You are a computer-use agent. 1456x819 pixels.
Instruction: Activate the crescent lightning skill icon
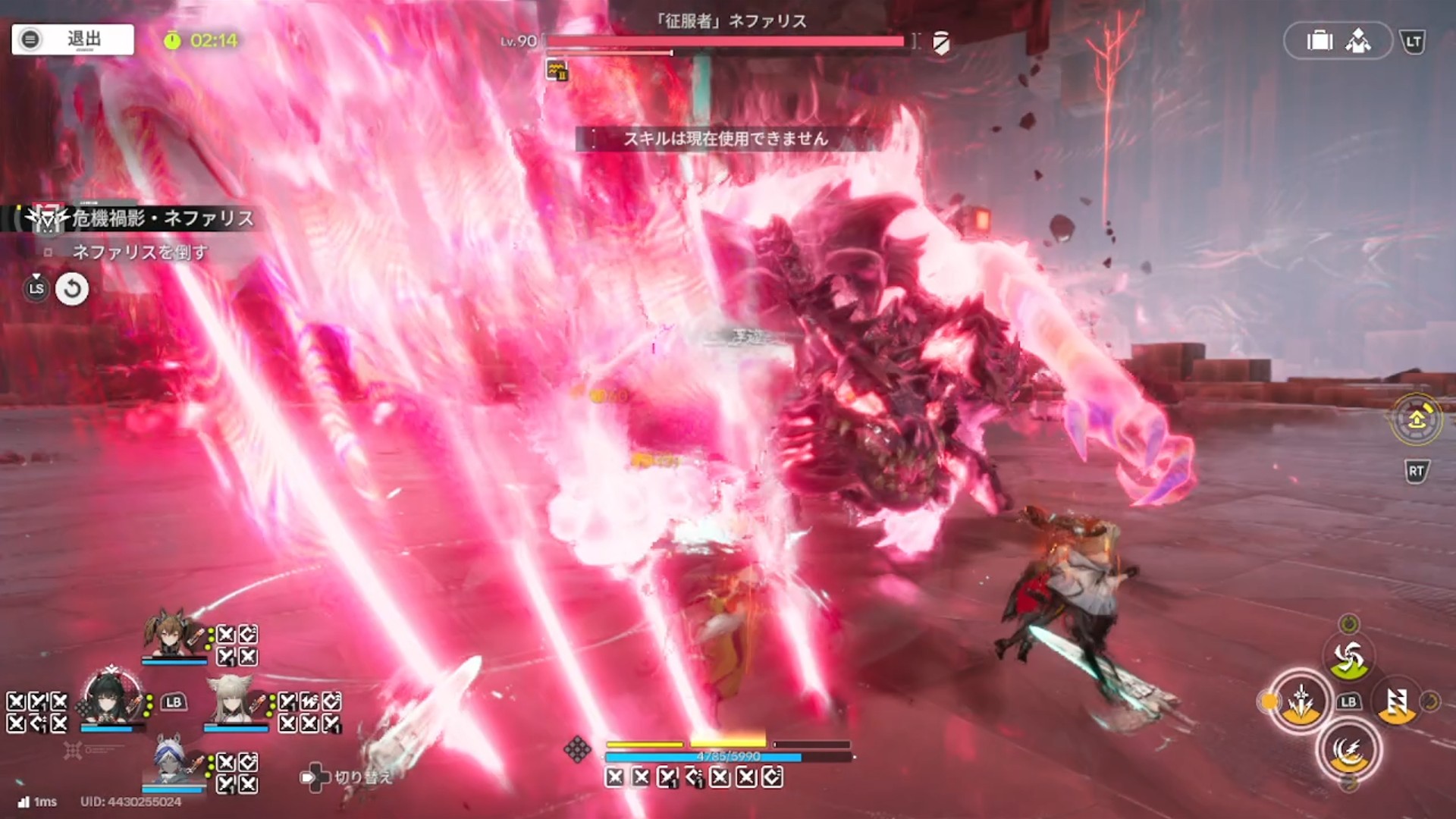click(1348, 750)
